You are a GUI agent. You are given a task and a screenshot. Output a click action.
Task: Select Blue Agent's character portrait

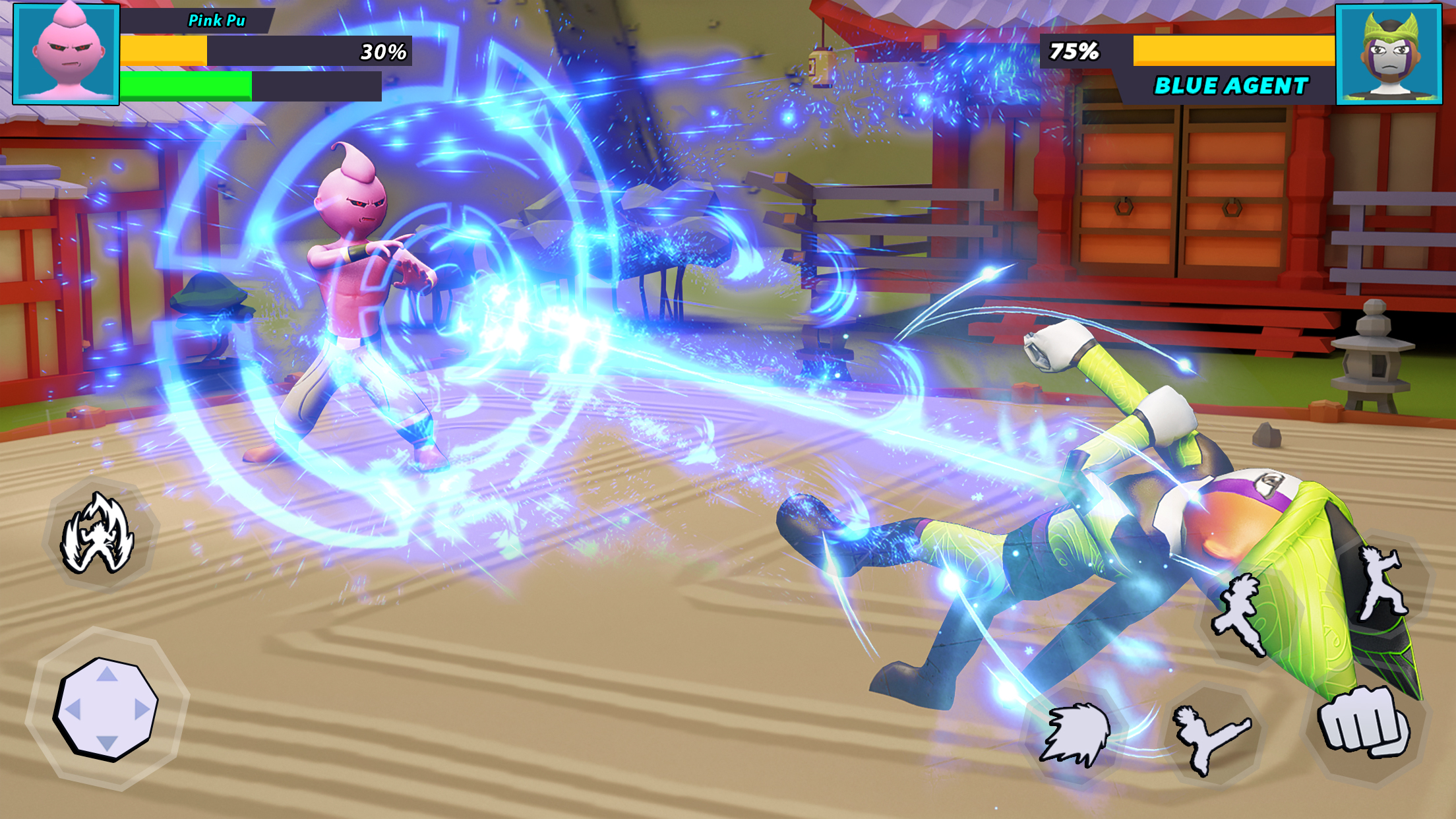point(1388,54)
